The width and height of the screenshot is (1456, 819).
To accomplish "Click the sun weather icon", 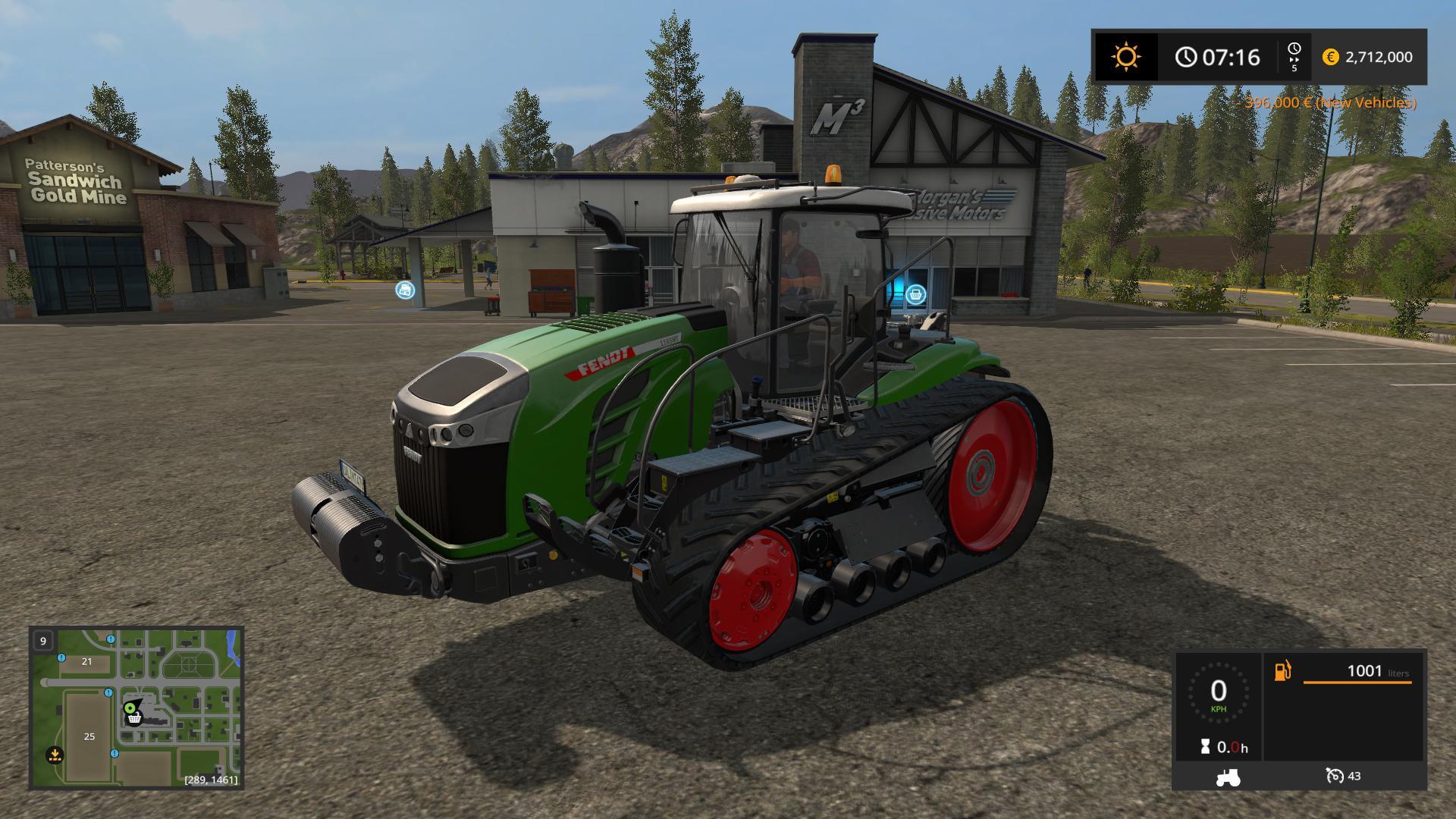I will pos(1125,57).
